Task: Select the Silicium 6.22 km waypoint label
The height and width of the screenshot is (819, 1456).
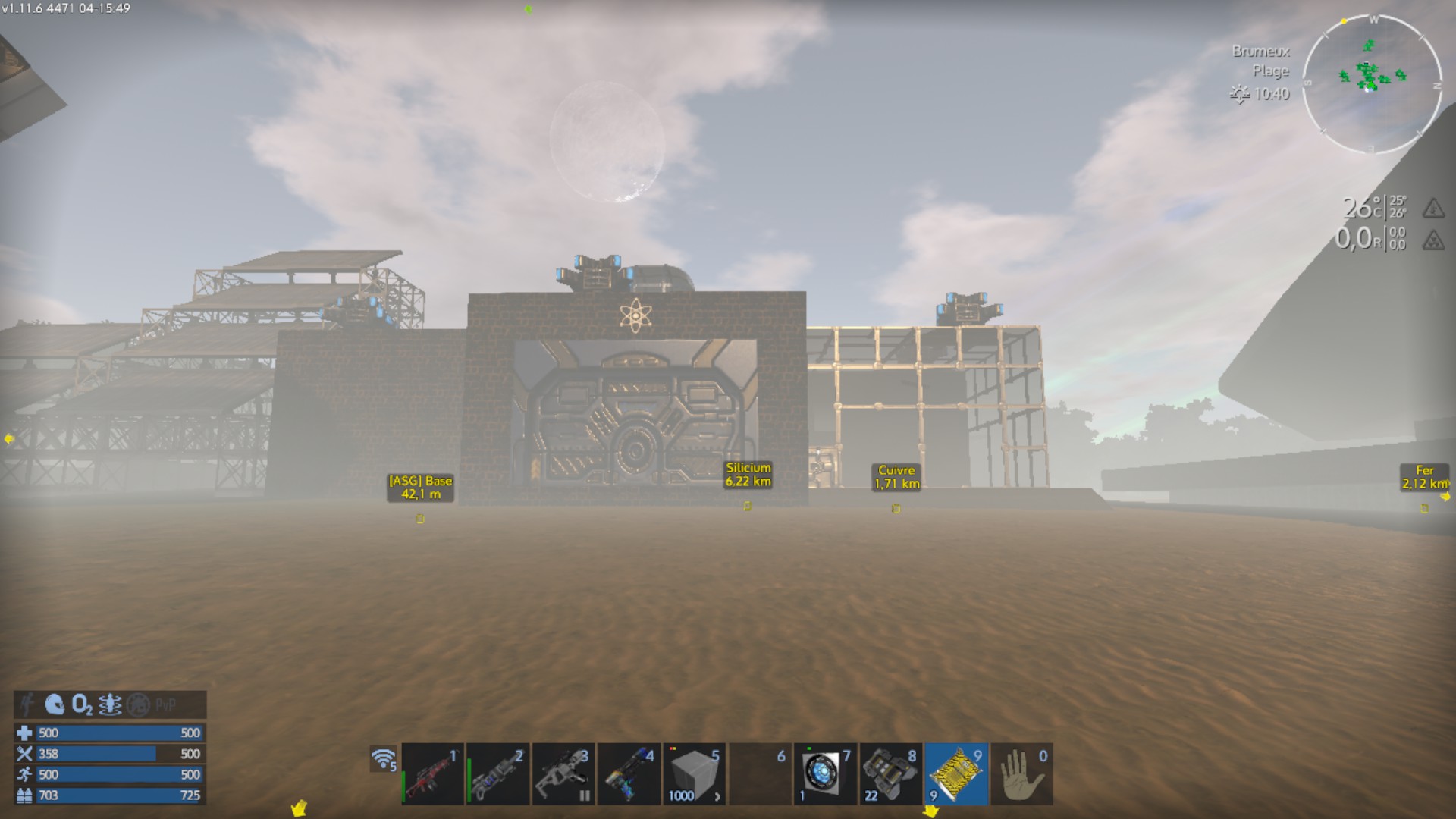Action: tap(748, 473)
